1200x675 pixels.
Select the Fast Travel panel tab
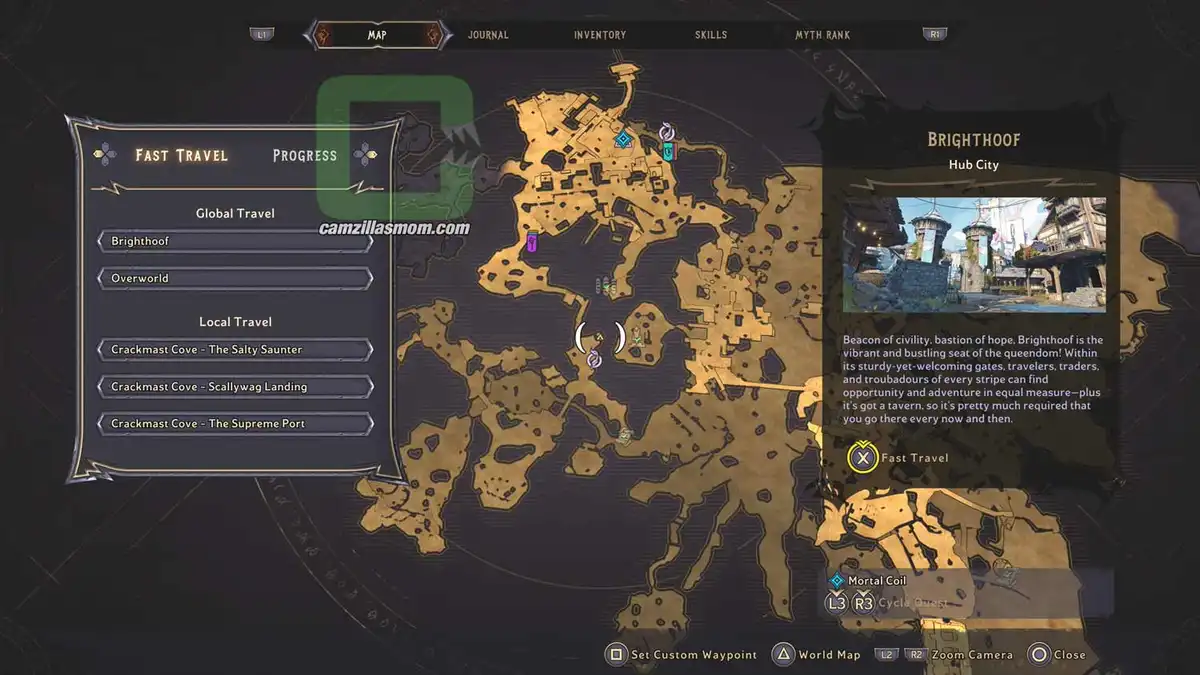(x=182, y=155)
